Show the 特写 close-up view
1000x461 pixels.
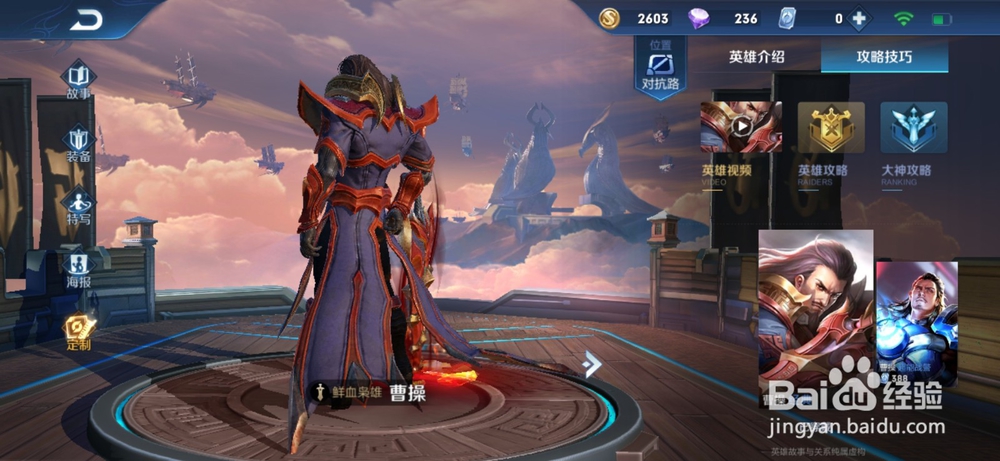(x=79, y=205)
